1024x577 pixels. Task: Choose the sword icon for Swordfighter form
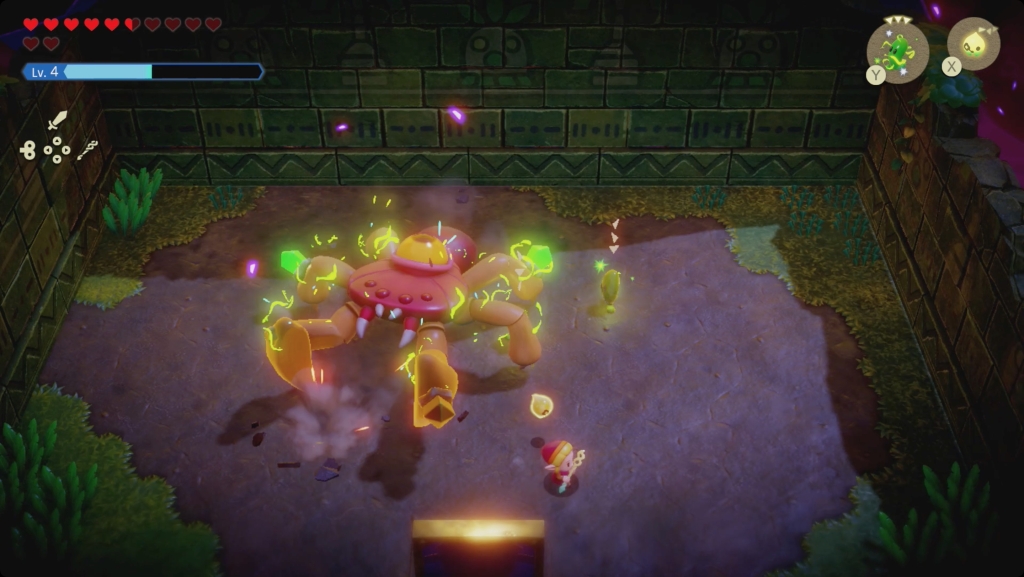point(57,121)
